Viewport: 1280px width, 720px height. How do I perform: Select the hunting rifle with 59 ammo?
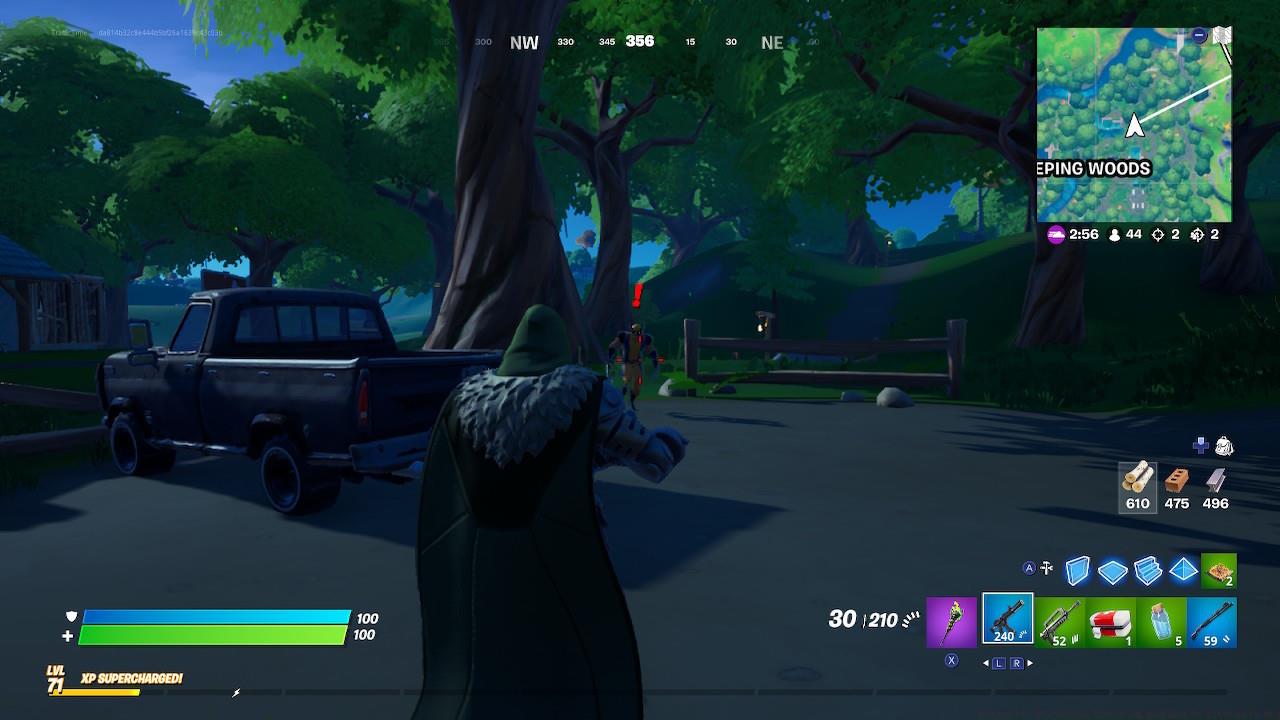click(1214, 620)
